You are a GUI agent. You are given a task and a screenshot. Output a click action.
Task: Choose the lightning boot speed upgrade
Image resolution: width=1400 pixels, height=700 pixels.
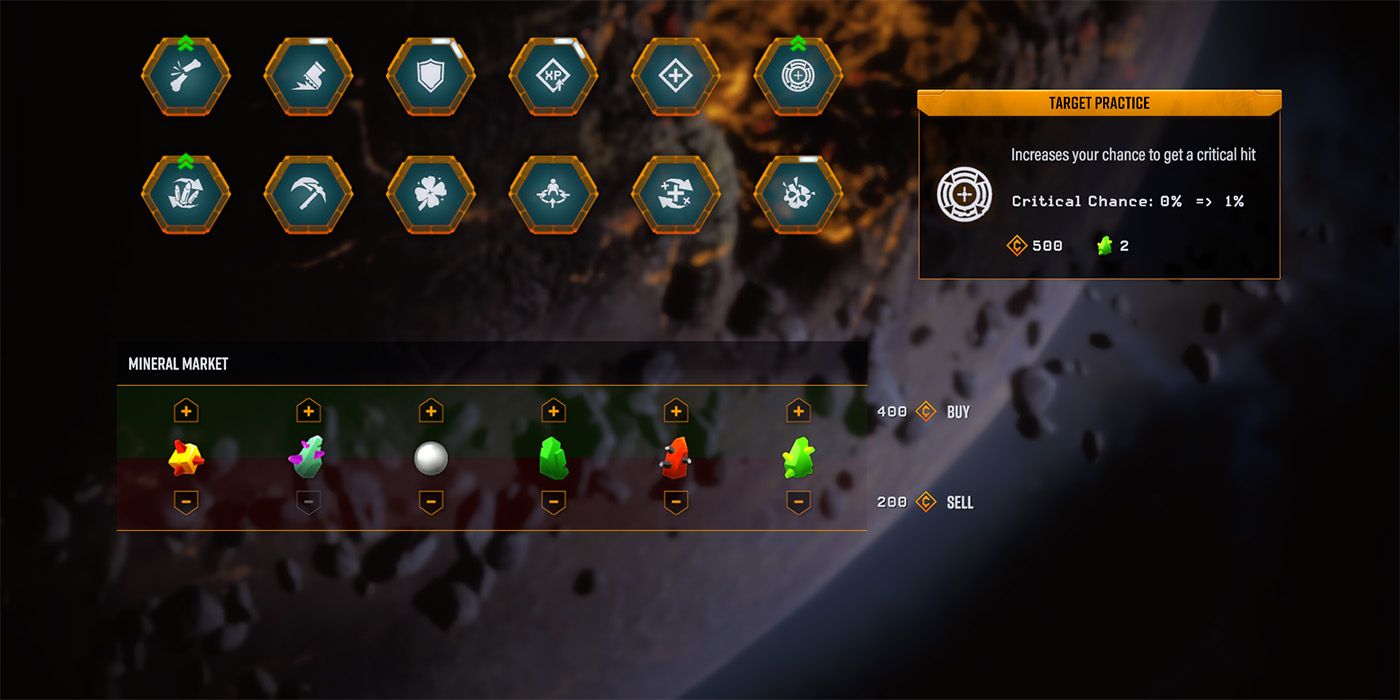pyautogui.click(x=308, y=78)
